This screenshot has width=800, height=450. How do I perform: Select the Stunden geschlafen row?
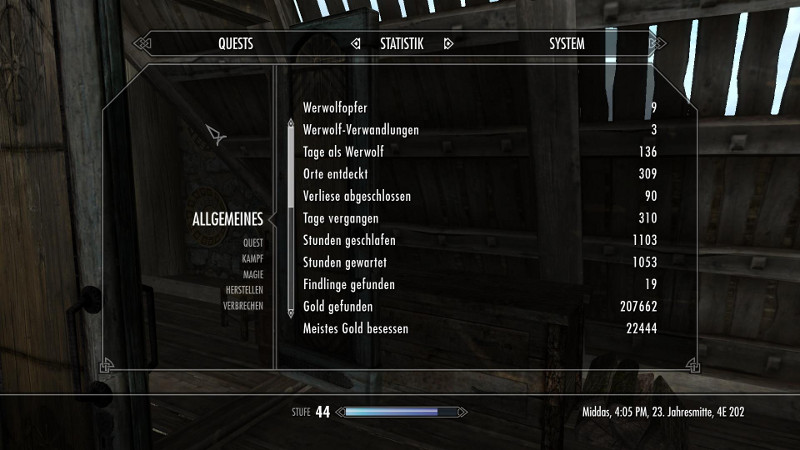[x=480, y=240]
